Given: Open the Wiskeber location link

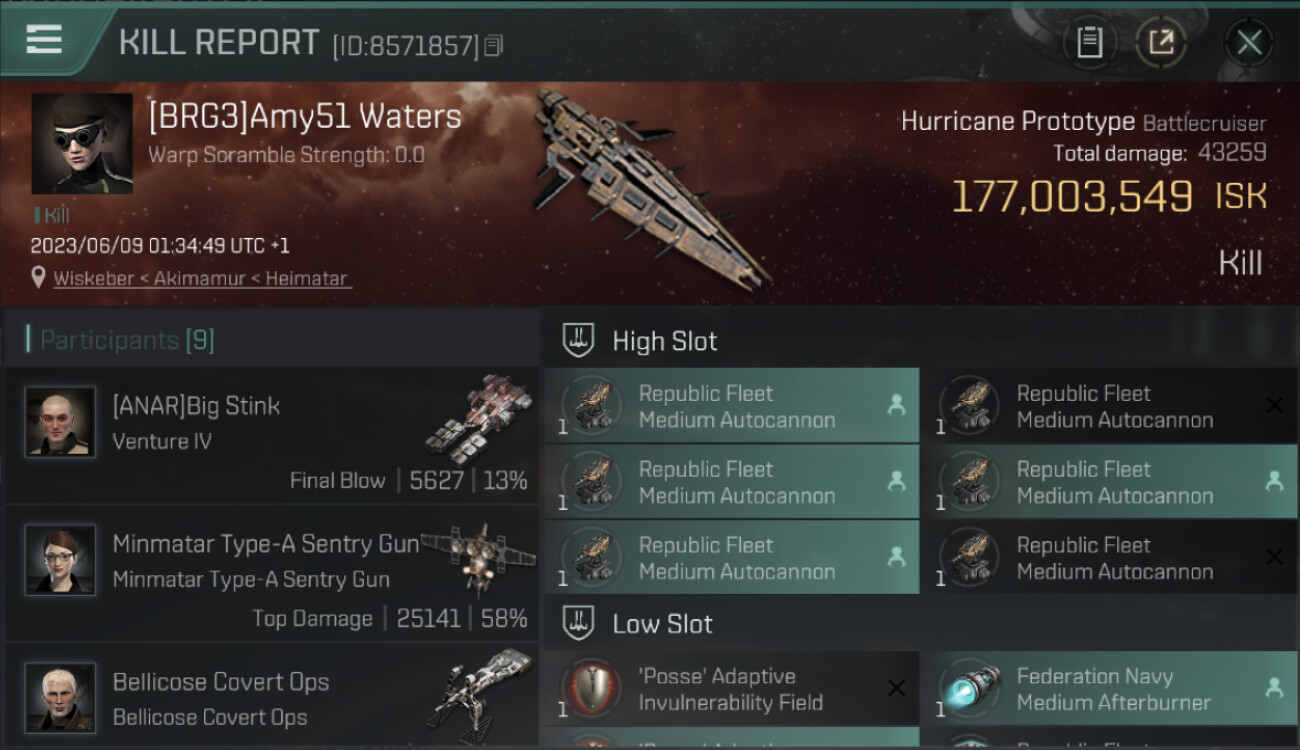Looking at the screenshot, I should tap(202, 279).
